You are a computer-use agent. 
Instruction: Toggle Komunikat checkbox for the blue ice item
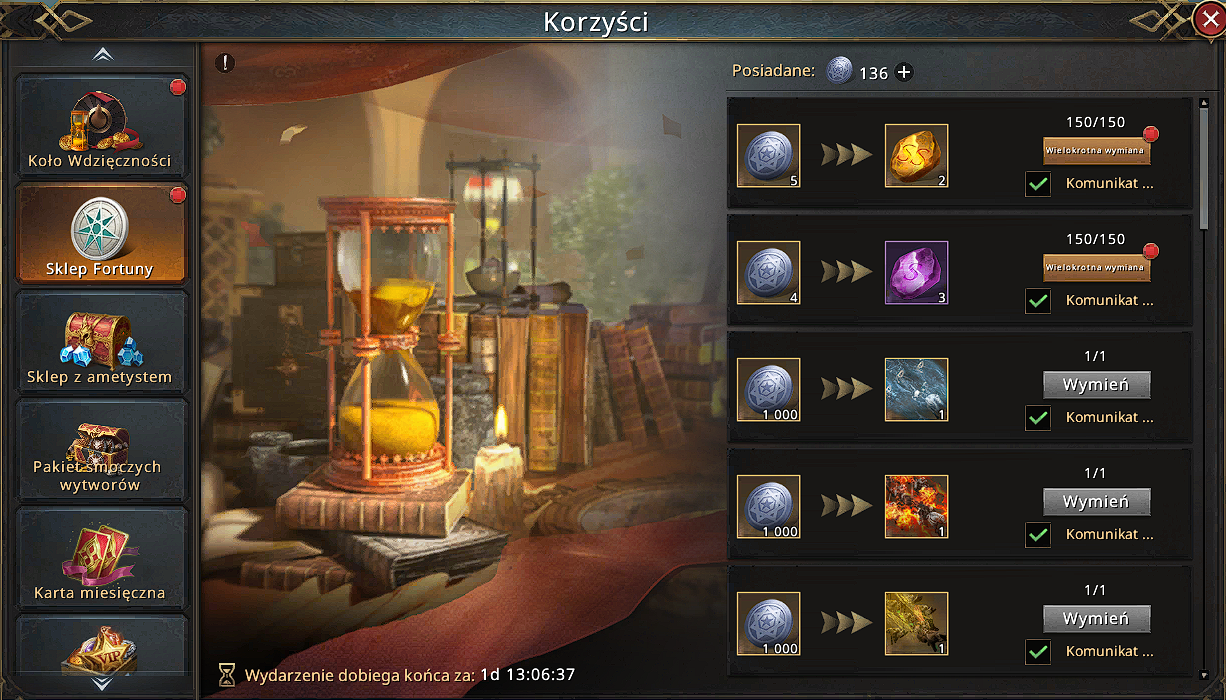pos(1038,418)
